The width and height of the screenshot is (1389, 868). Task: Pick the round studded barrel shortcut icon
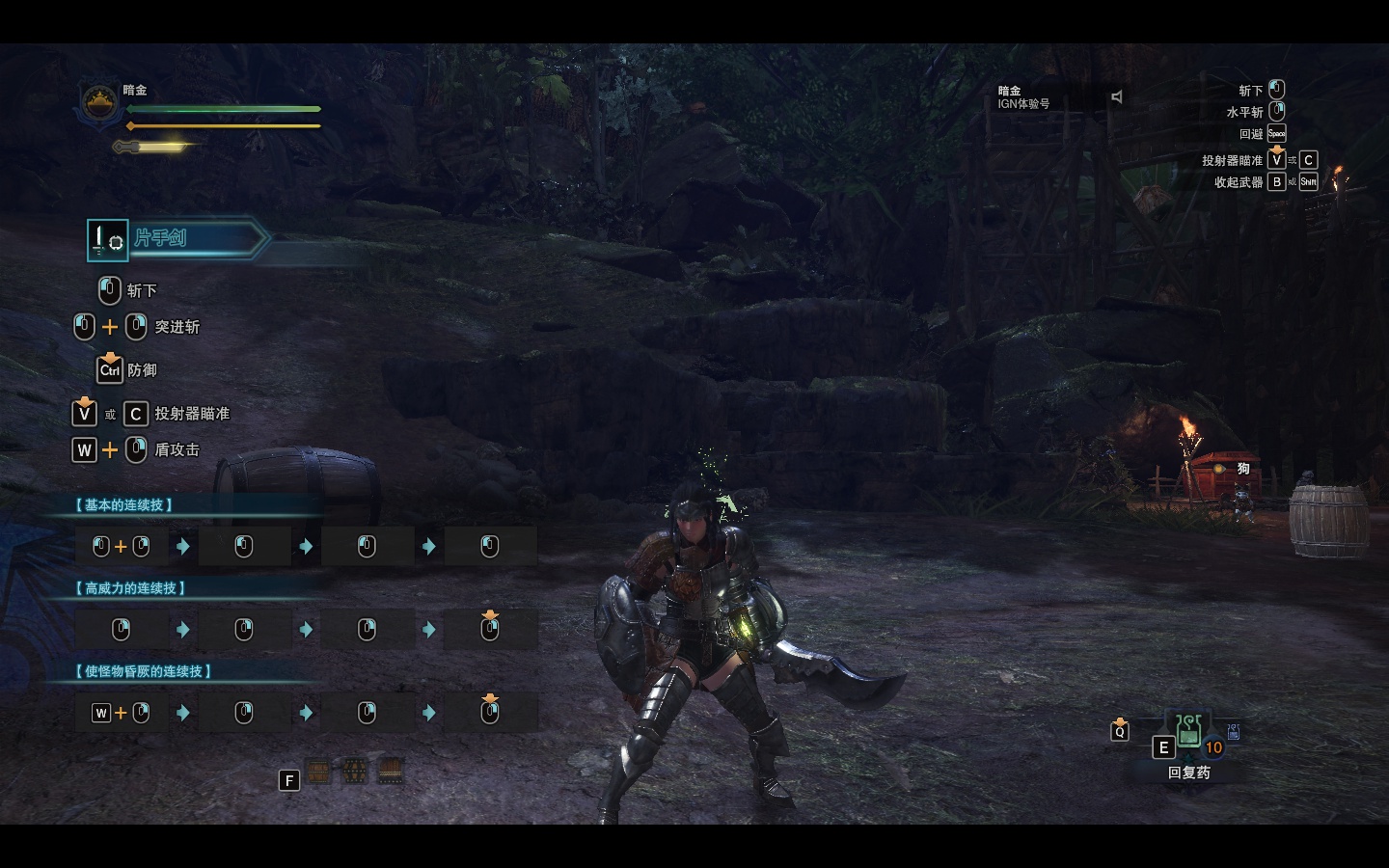[x=354, y=771]
